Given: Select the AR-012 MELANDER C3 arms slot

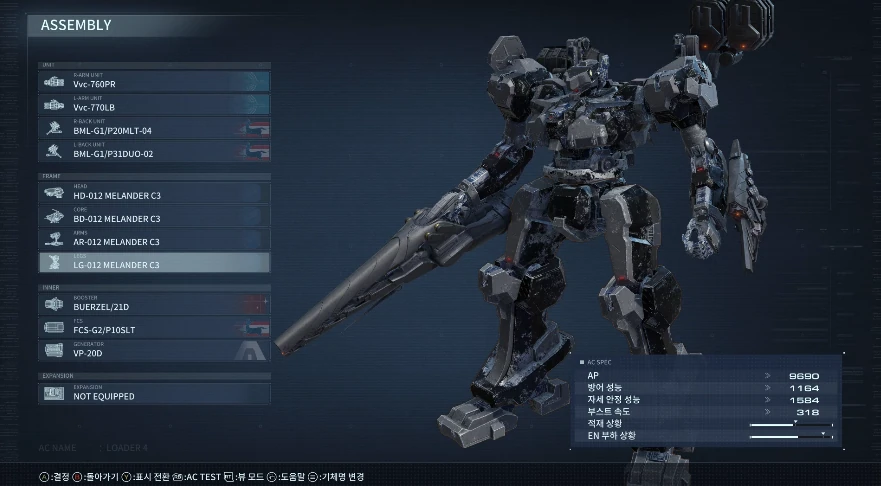Looking at the screenshot, I should [x=154, y=240].
